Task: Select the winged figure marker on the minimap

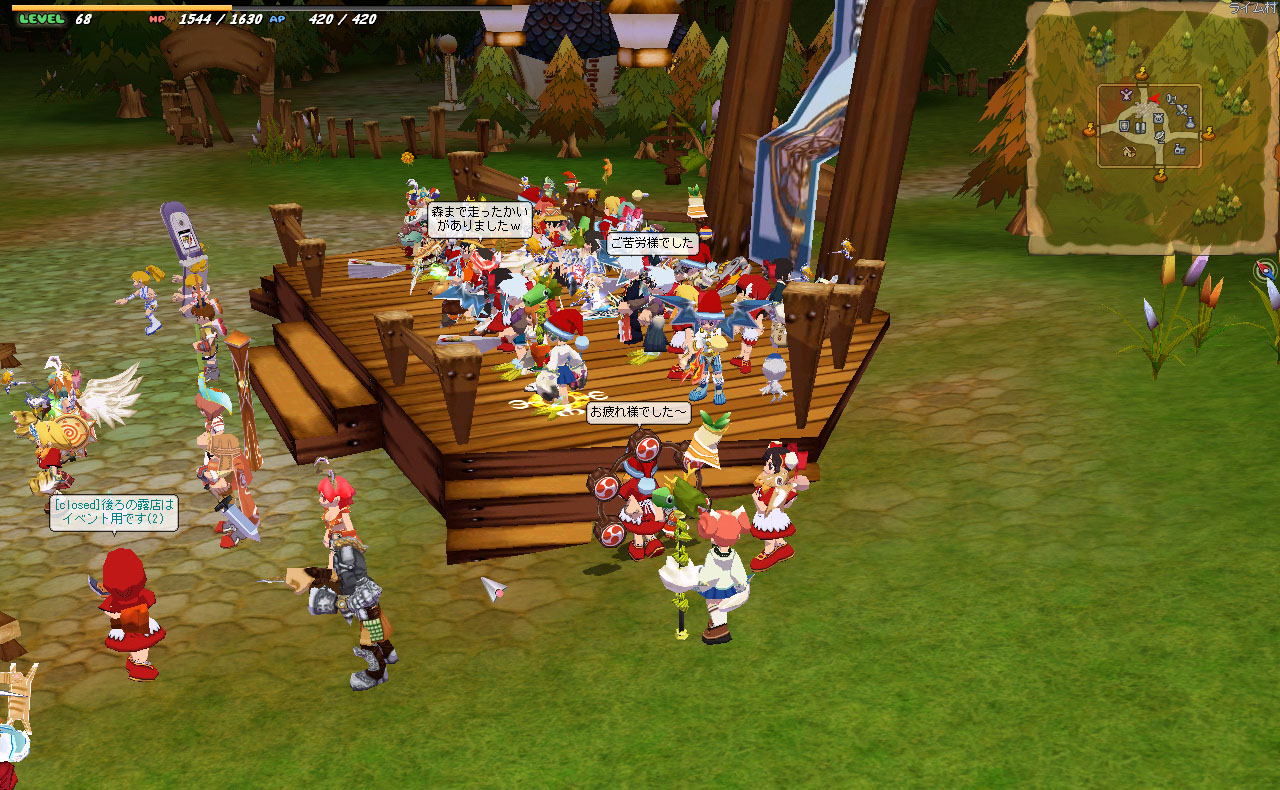Action: tap(1126, 96)
